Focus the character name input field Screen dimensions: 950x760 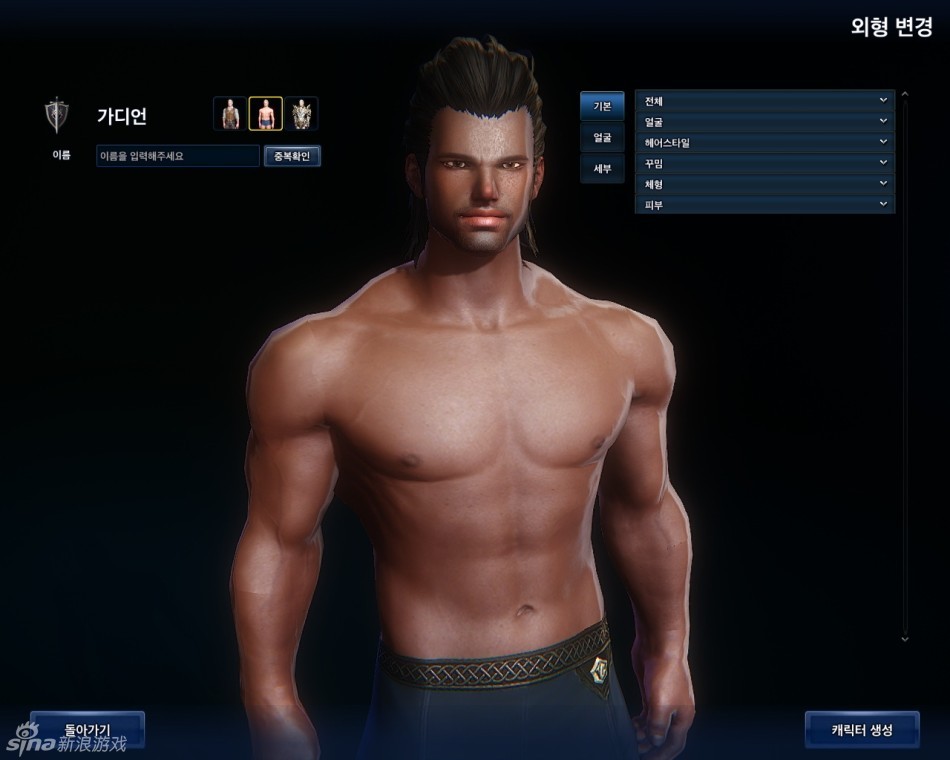177,156
